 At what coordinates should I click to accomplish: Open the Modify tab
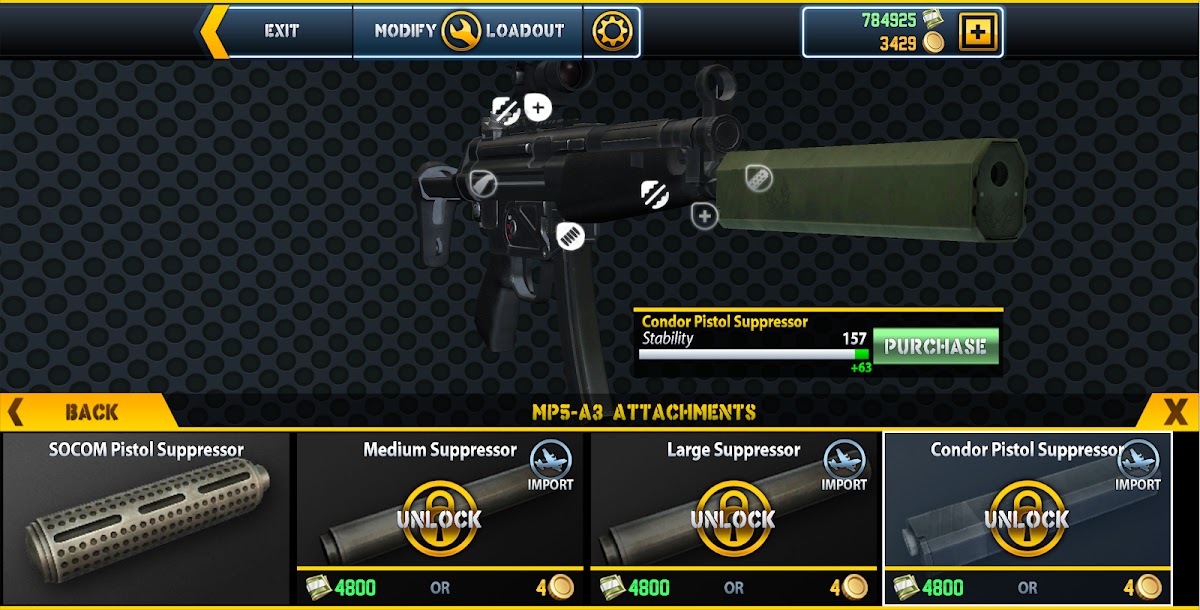coord(405,31)
